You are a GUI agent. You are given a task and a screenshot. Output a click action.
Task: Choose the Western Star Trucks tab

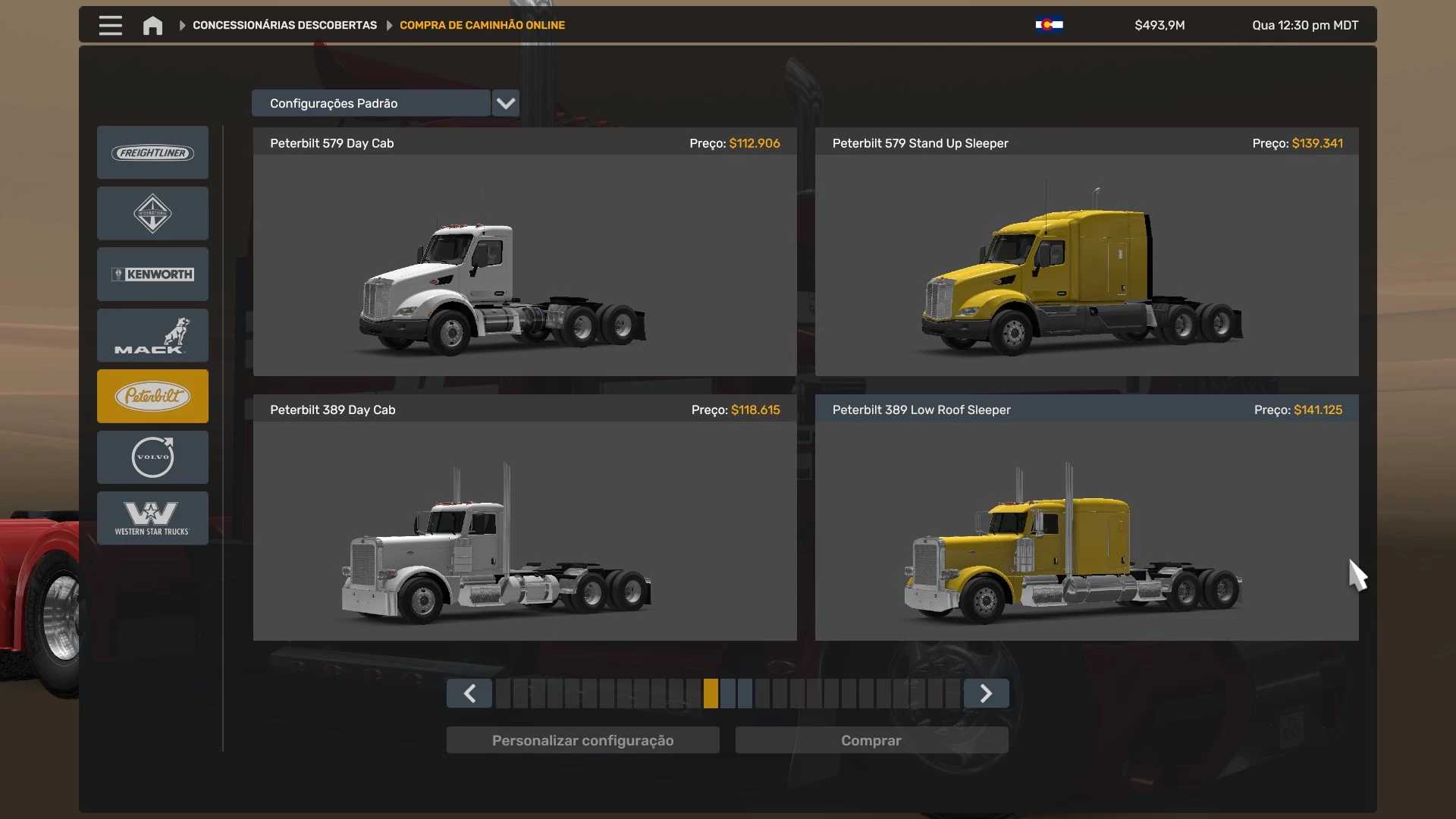coord(152,518)
